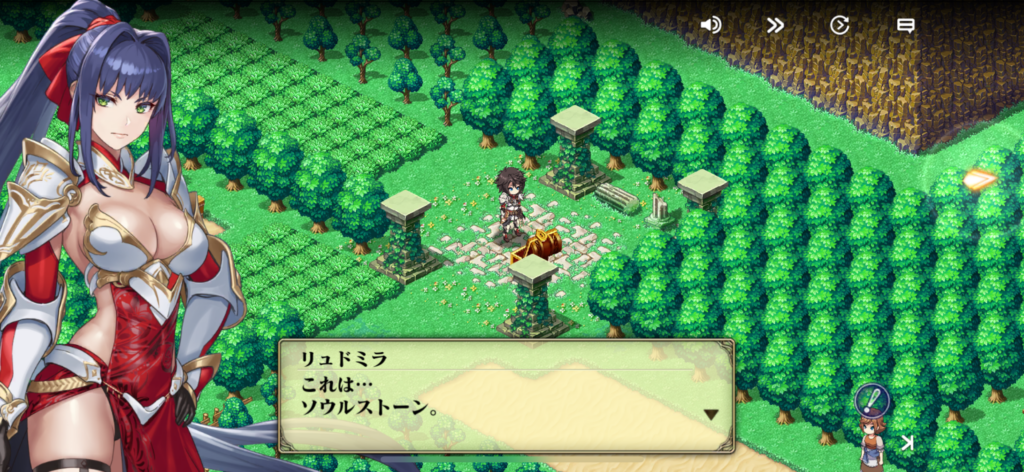Click the small skip-to-end arrow icon
1024x472 pixels.
[907, 442]
